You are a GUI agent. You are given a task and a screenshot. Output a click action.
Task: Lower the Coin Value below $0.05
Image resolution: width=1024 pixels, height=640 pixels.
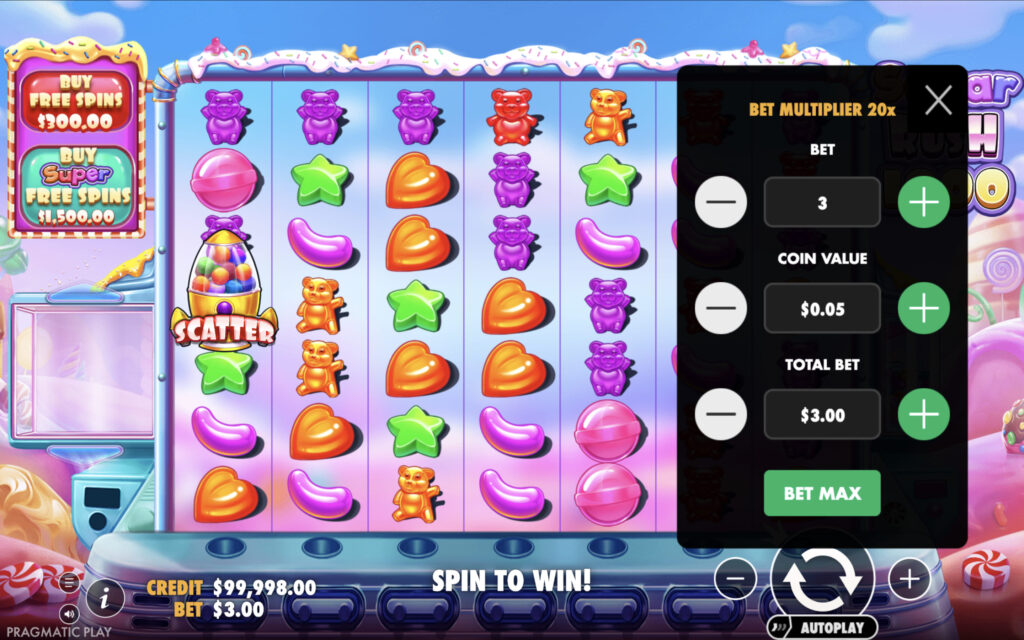[720, 309]
